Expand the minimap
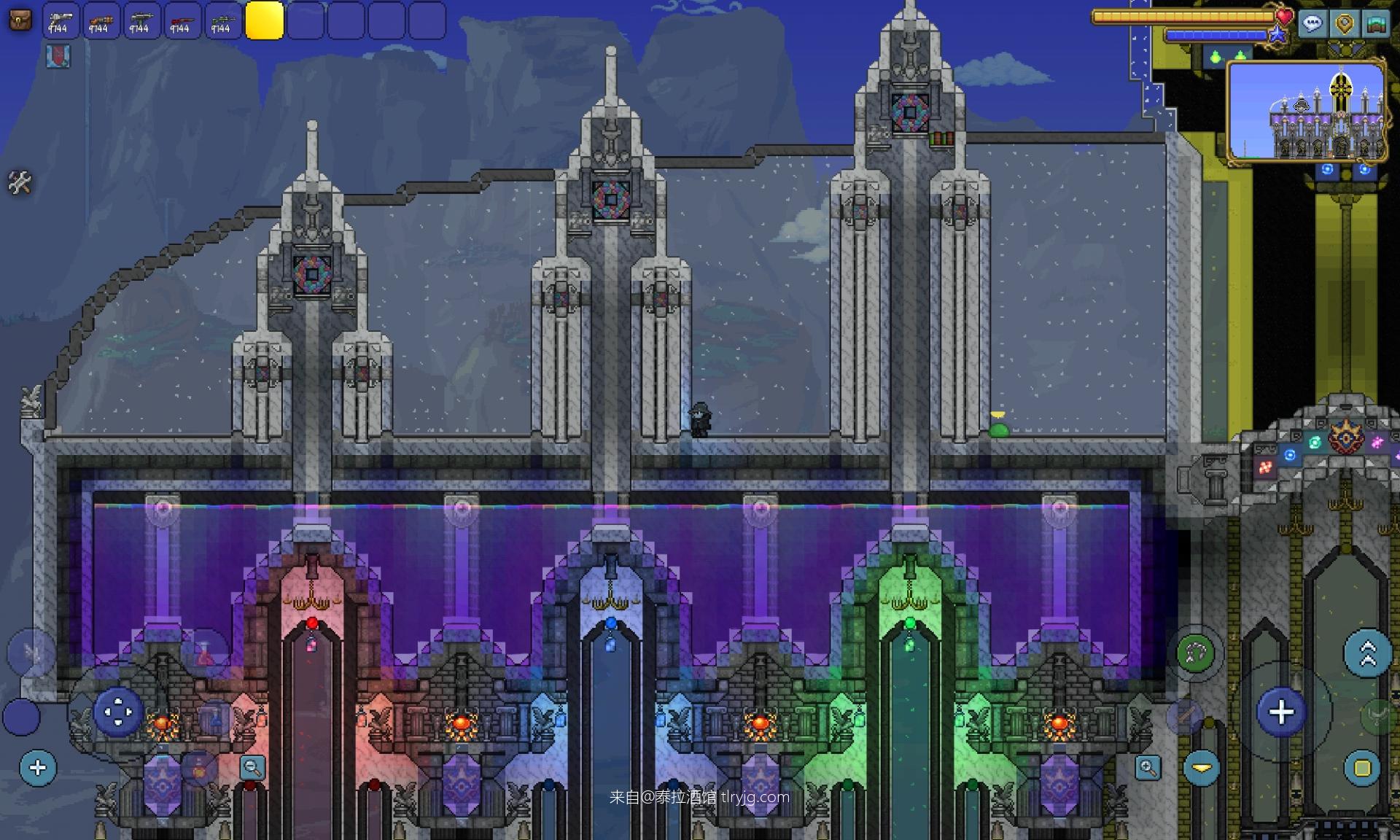1400x840 pixels. click(x=1306, y=111)
